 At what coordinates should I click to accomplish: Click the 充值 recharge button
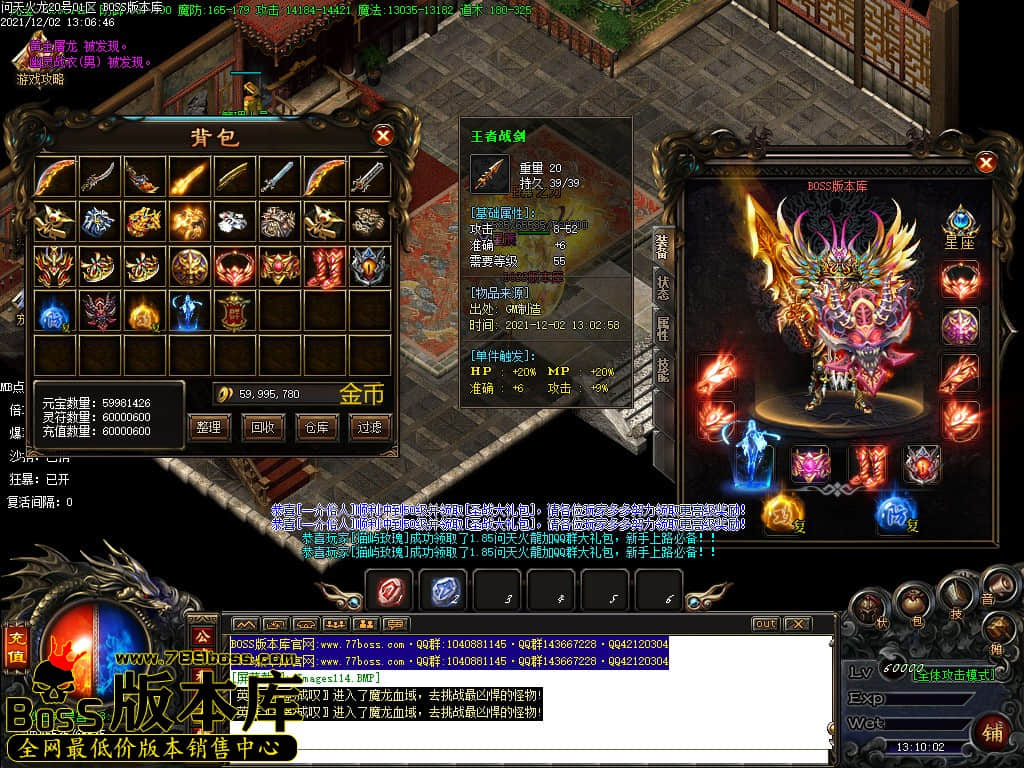16,647
